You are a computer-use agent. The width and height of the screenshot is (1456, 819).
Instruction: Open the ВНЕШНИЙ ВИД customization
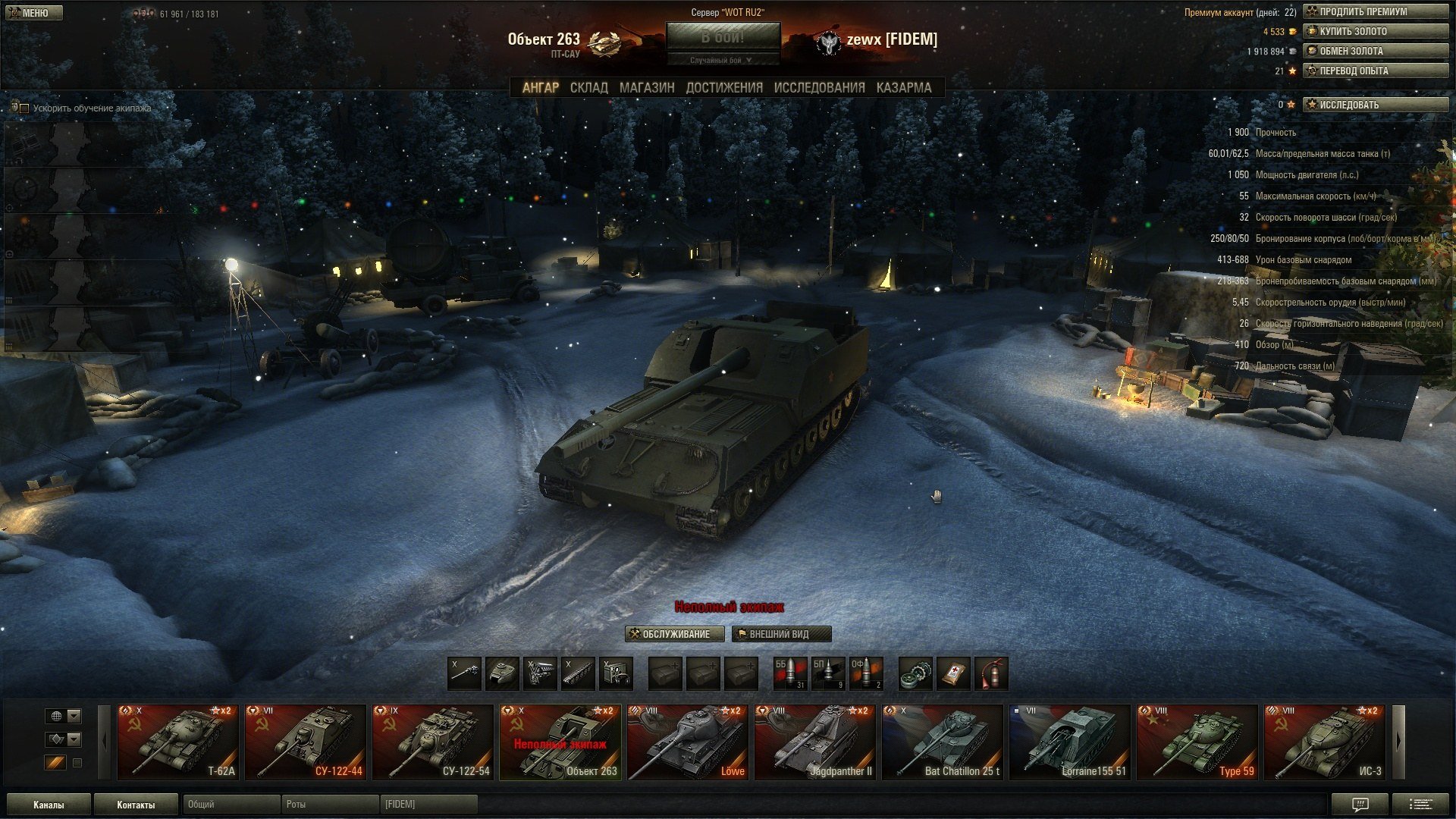point(781,634)
